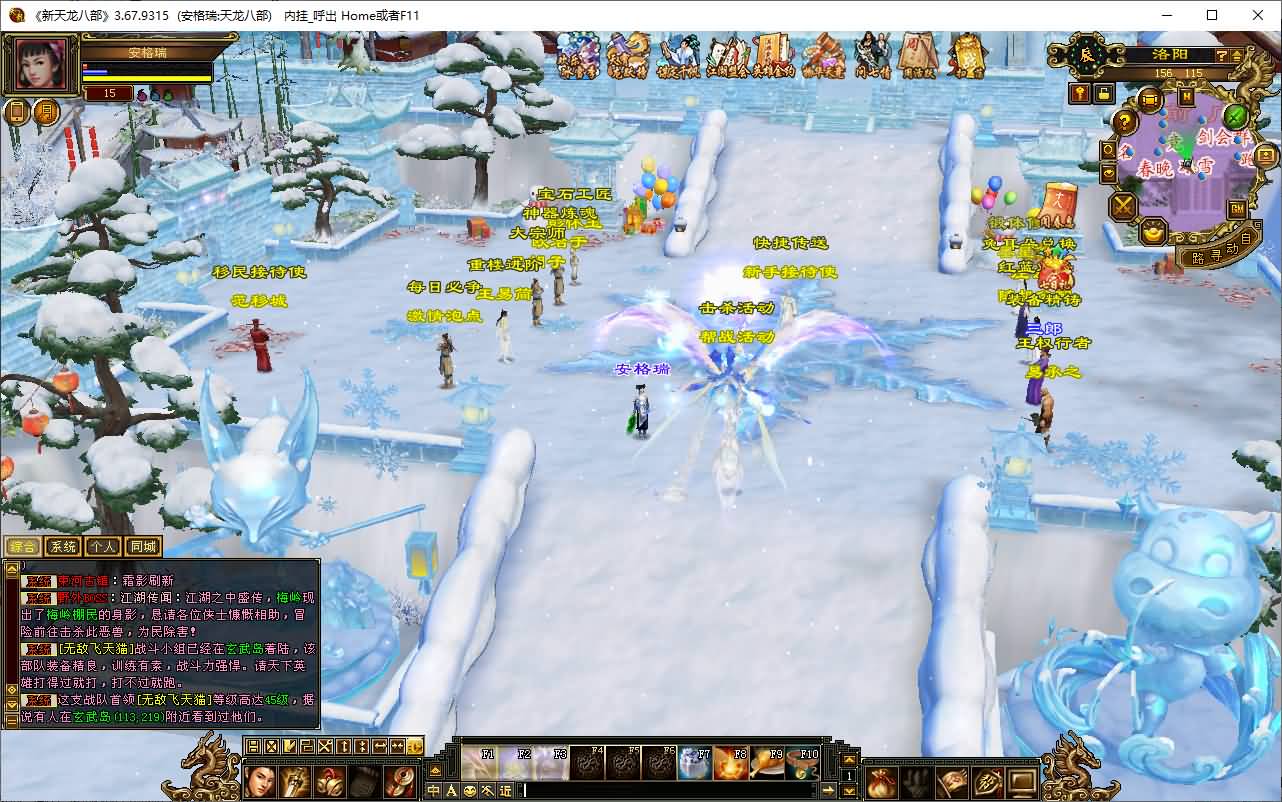This screenshot has height=802, width=1282.
Task: Switch chat to the 系统 tab
Action: pyautogui.click(x=63, y=547)
